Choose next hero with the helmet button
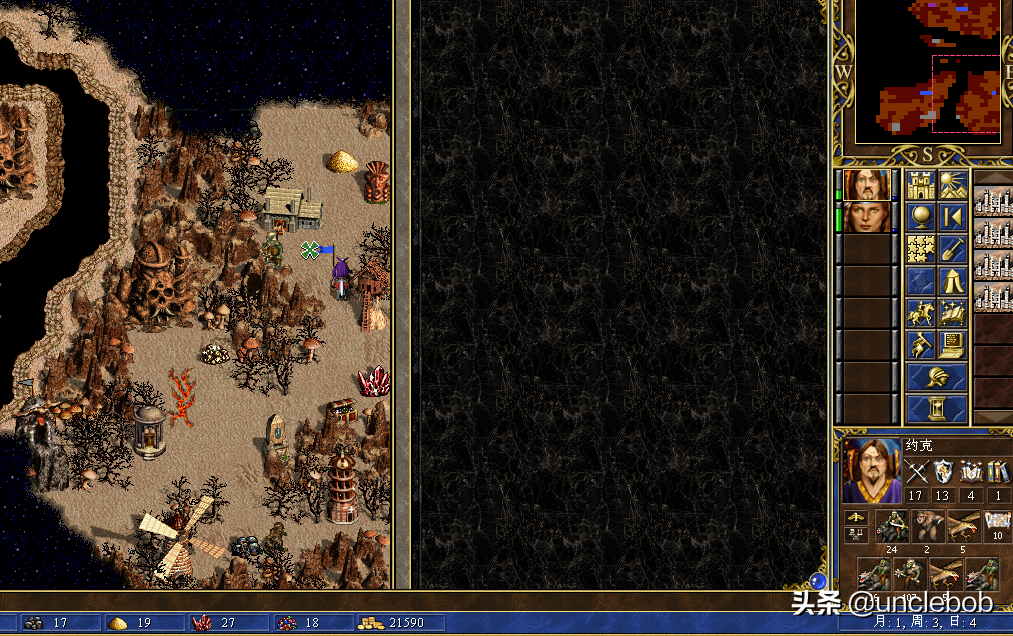This screenshot has width=1013, height=636. pos(936,377)
